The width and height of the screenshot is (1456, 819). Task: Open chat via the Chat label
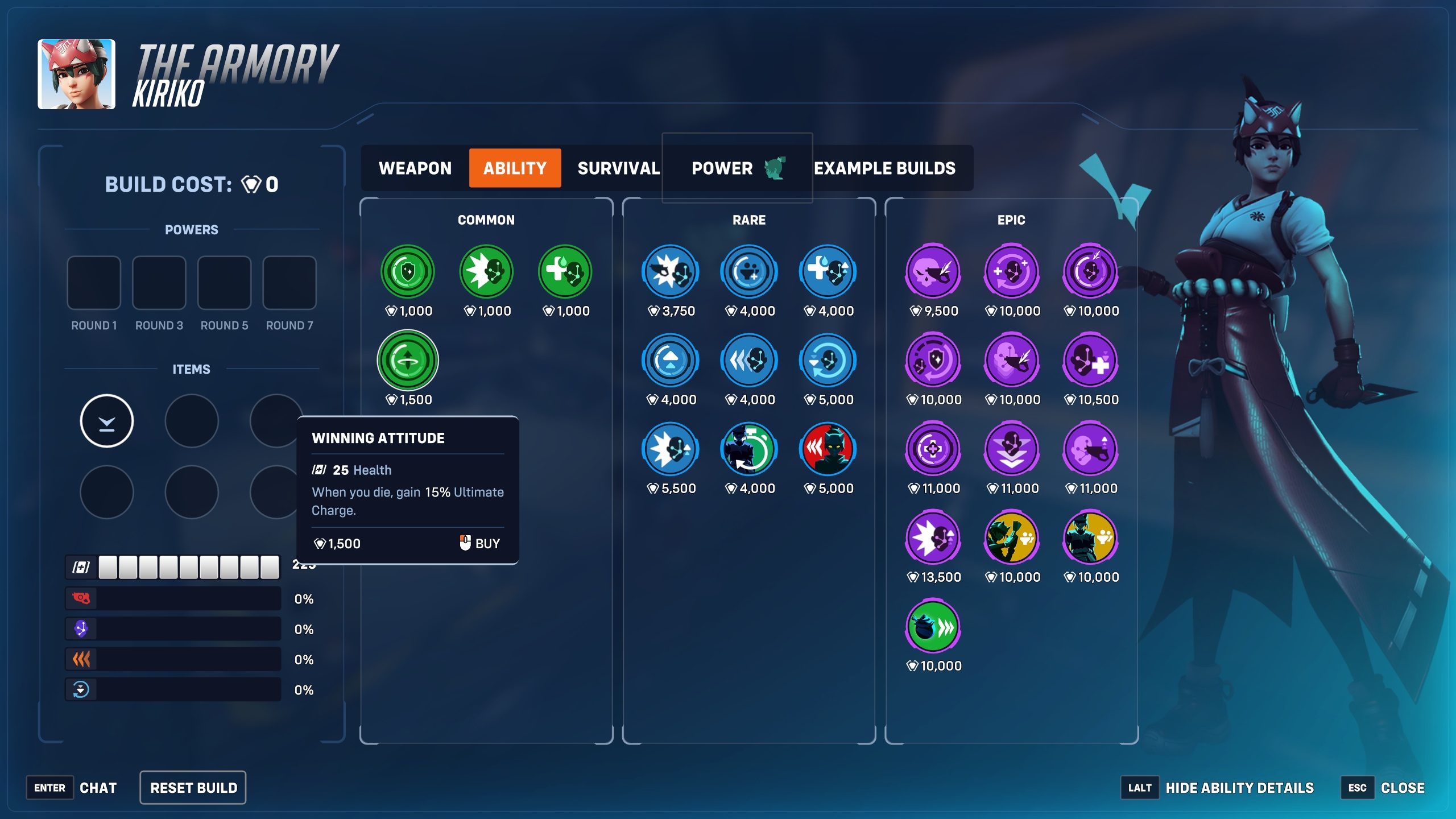click(98, 788)
